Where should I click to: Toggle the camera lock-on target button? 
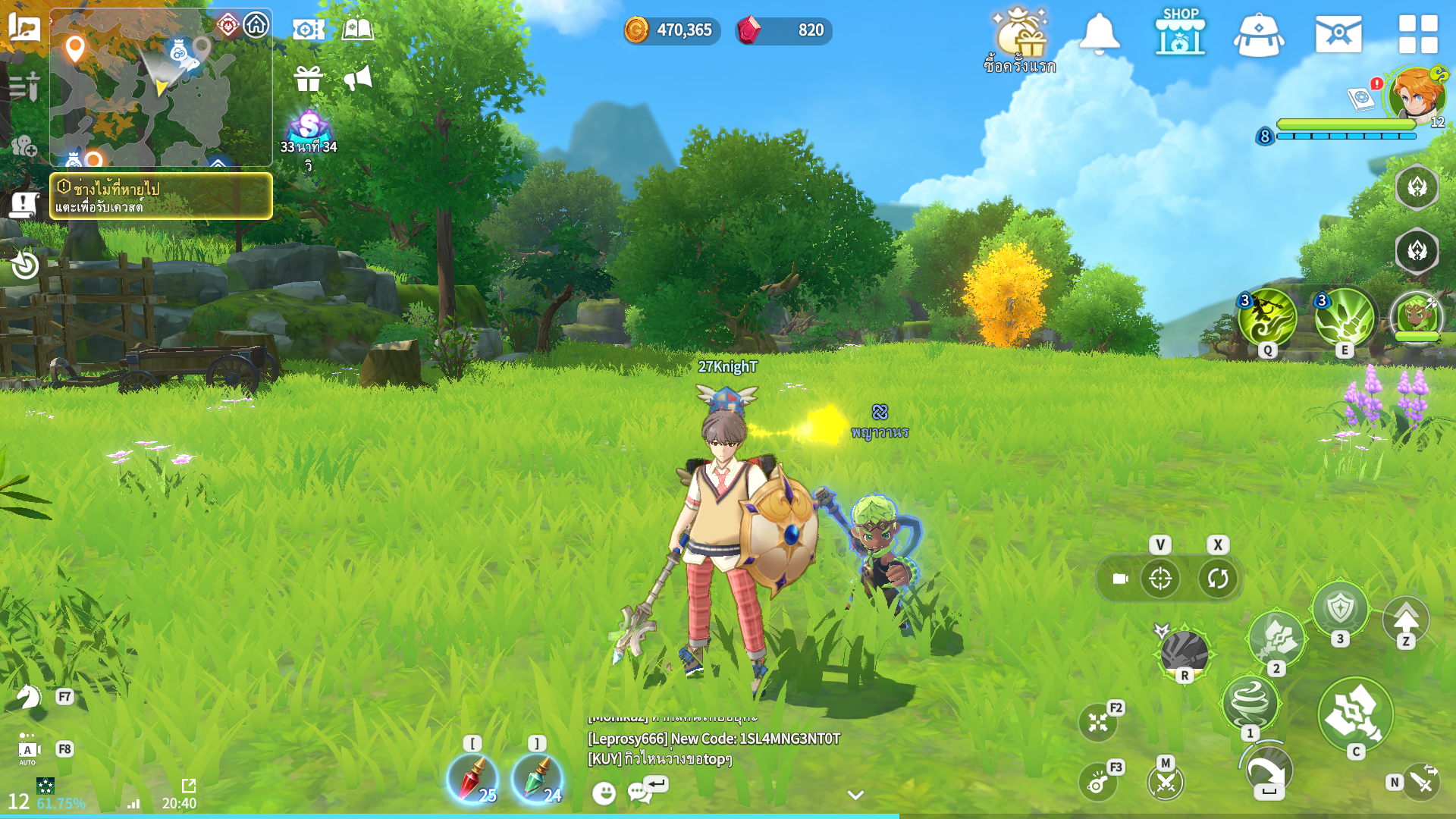(1160, 579)
